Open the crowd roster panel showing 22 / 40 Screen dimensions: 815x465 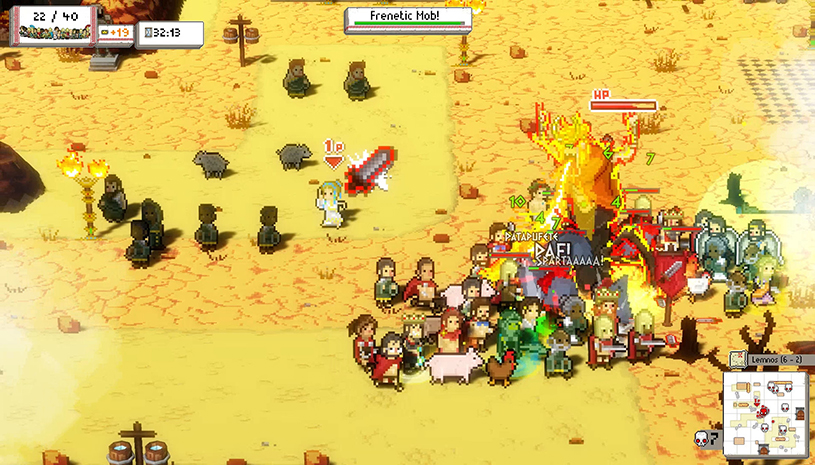(54, 25)
